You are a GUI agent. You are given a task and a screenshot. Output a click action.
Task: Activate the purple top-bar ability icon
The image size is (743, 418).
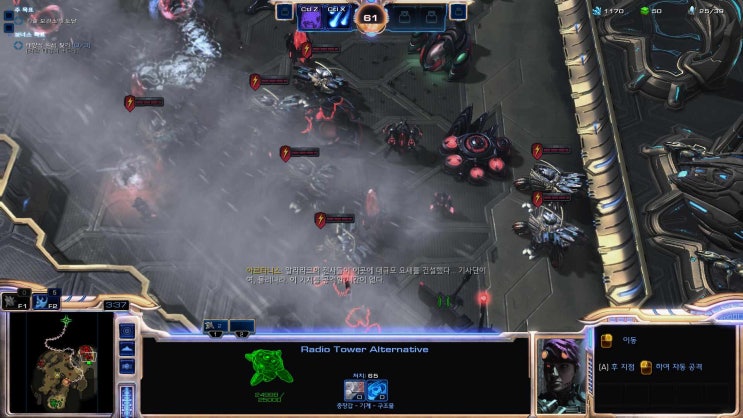coord(310,17)
